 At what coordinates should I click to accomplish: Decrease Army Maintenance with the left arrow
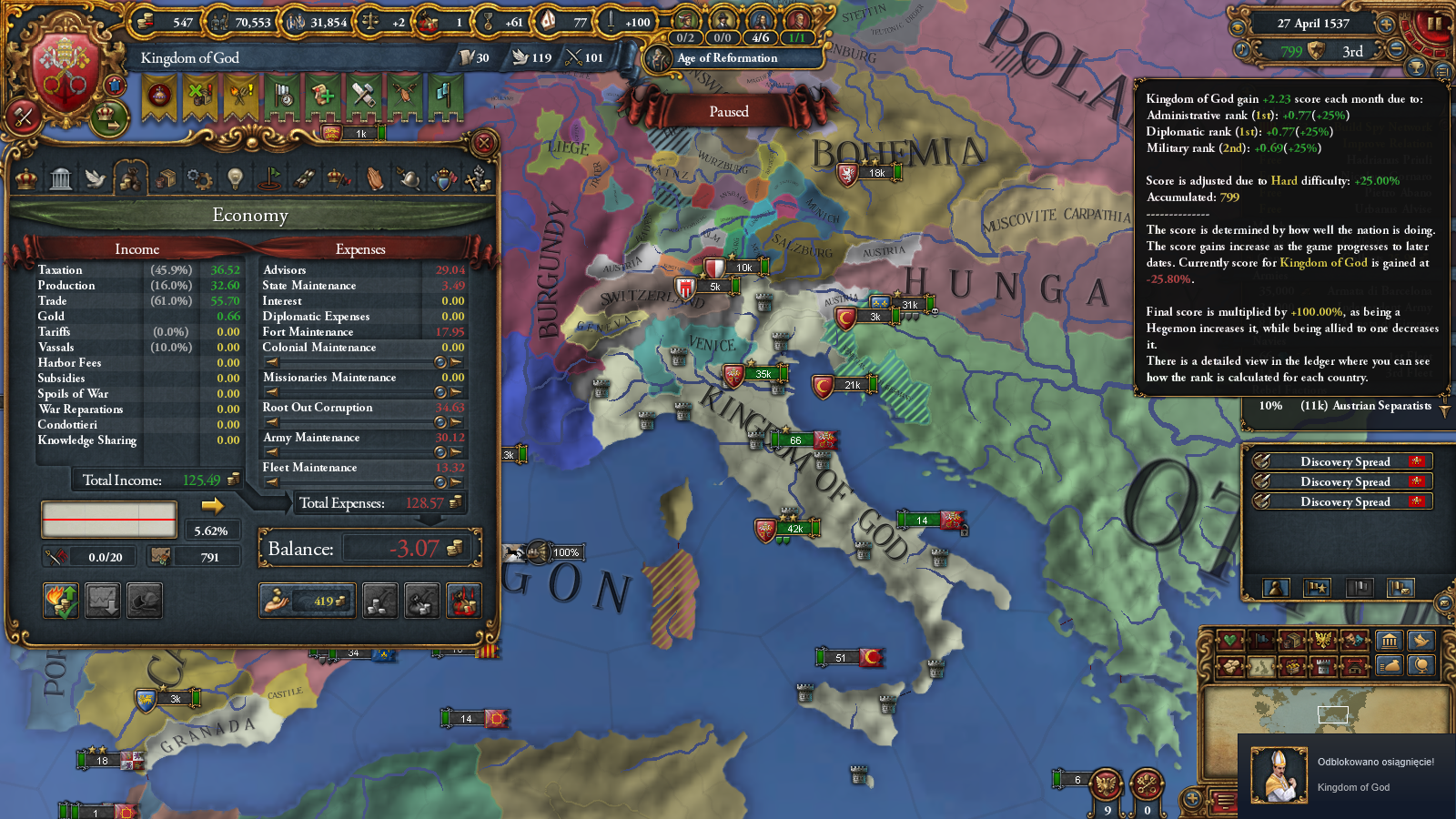271,452
